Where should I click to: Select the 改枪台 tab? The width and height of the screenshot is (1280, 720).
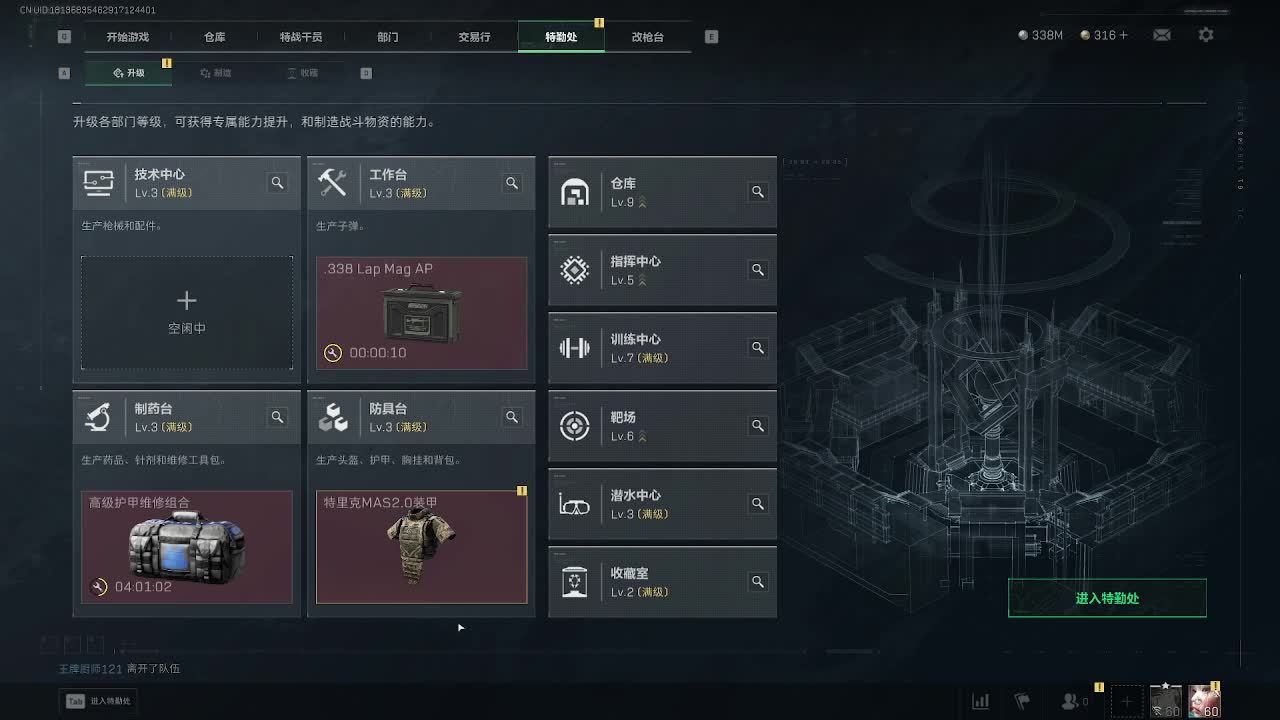[x=647, y=37]
